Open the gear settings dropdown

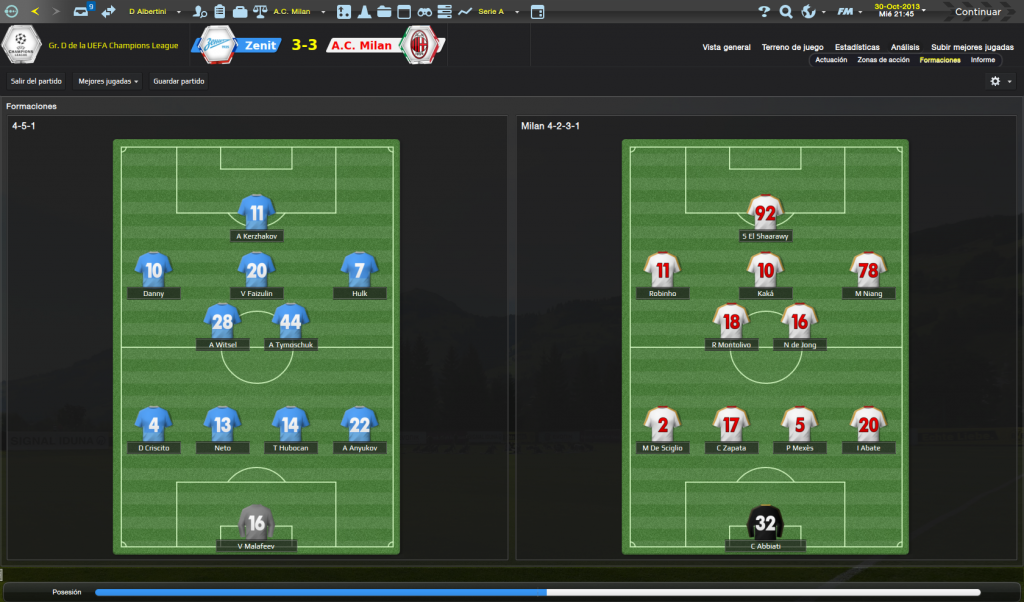(x=1000, y=81)
